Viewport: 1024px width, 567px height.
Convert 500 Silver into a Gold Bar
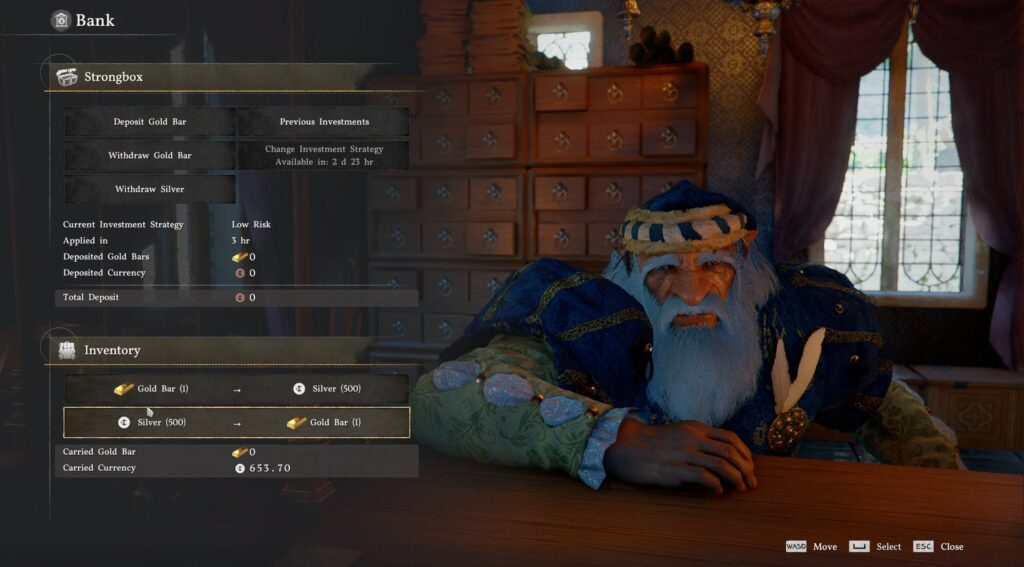(x=237, y=423)
